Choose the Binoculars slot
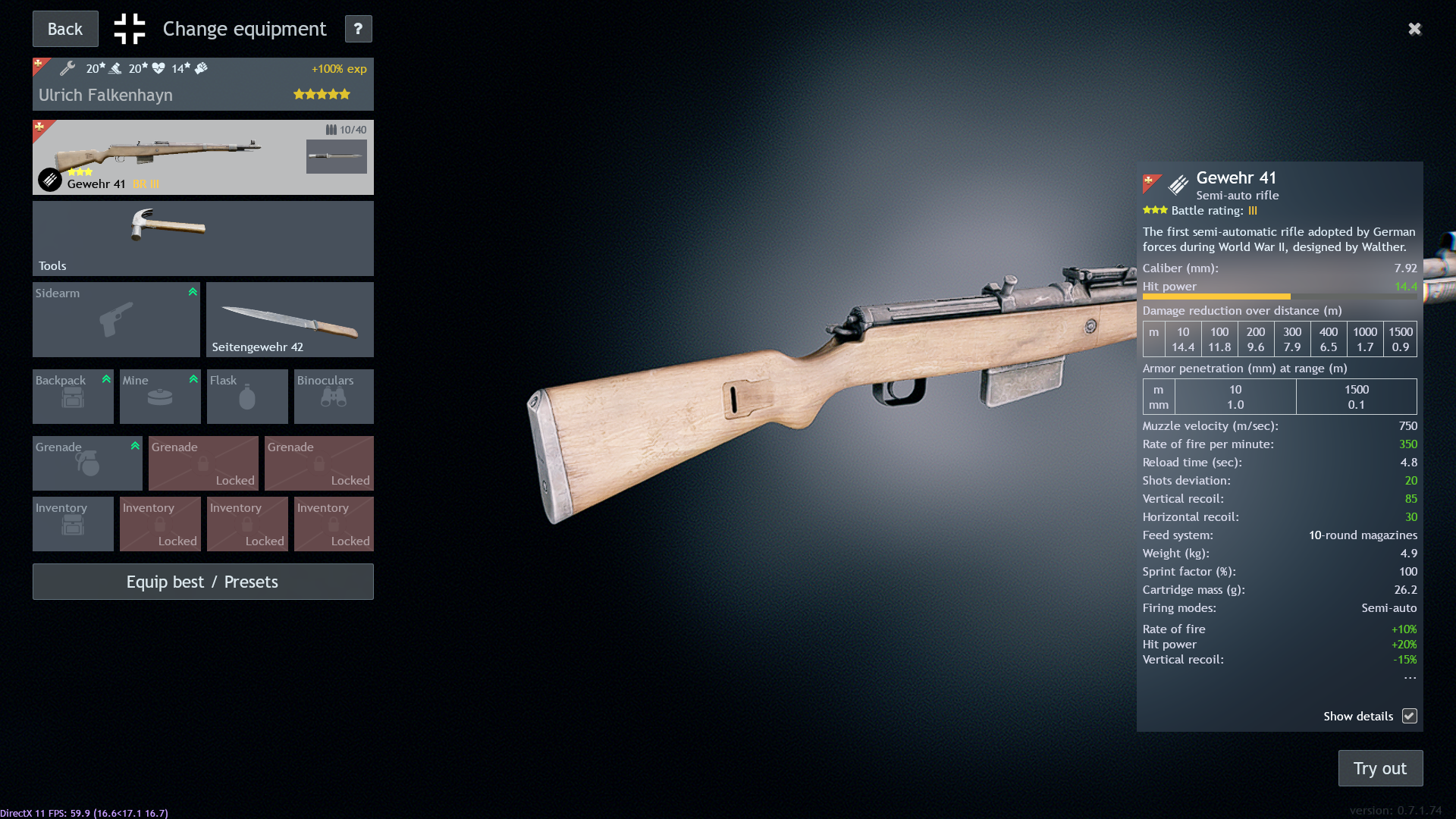This screenshot has width=1456, height=819. click(x=334, y=396)
